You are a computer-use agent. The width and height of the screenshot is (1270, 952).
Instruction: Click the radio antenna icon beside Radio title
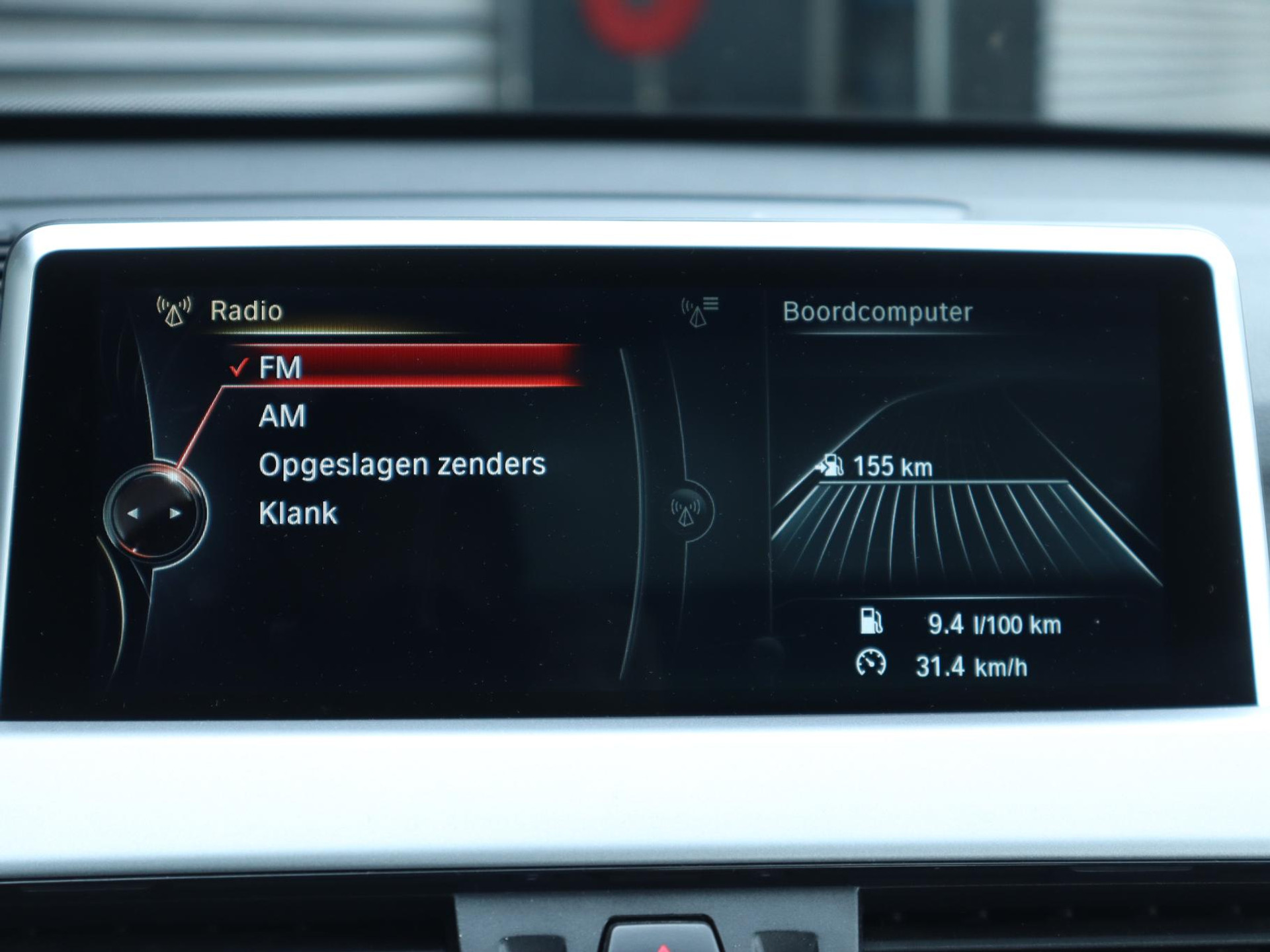pos(174,311)
